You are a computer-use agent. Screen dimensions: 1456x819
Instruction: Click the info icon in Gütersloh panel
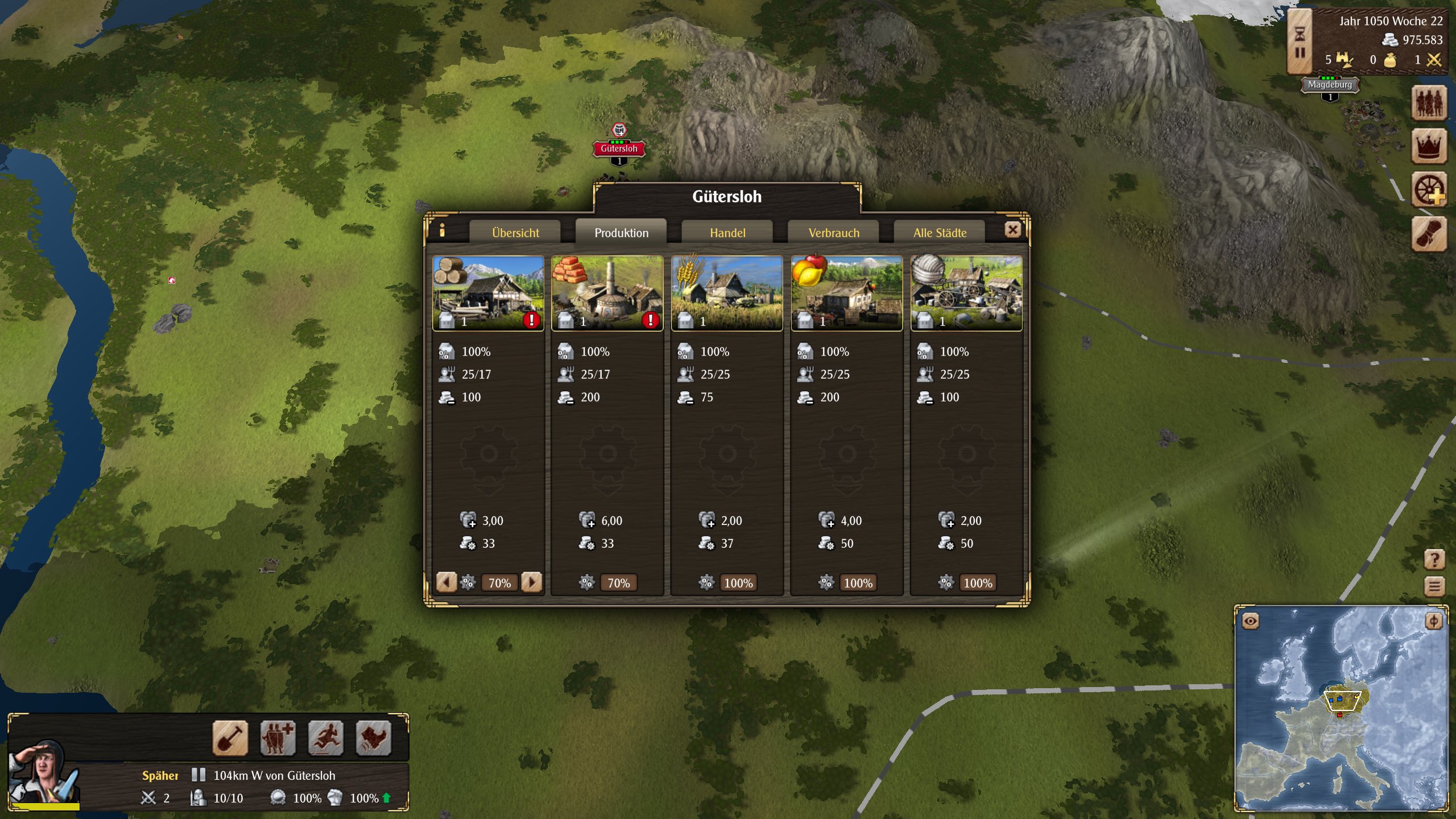pos(442,230)
